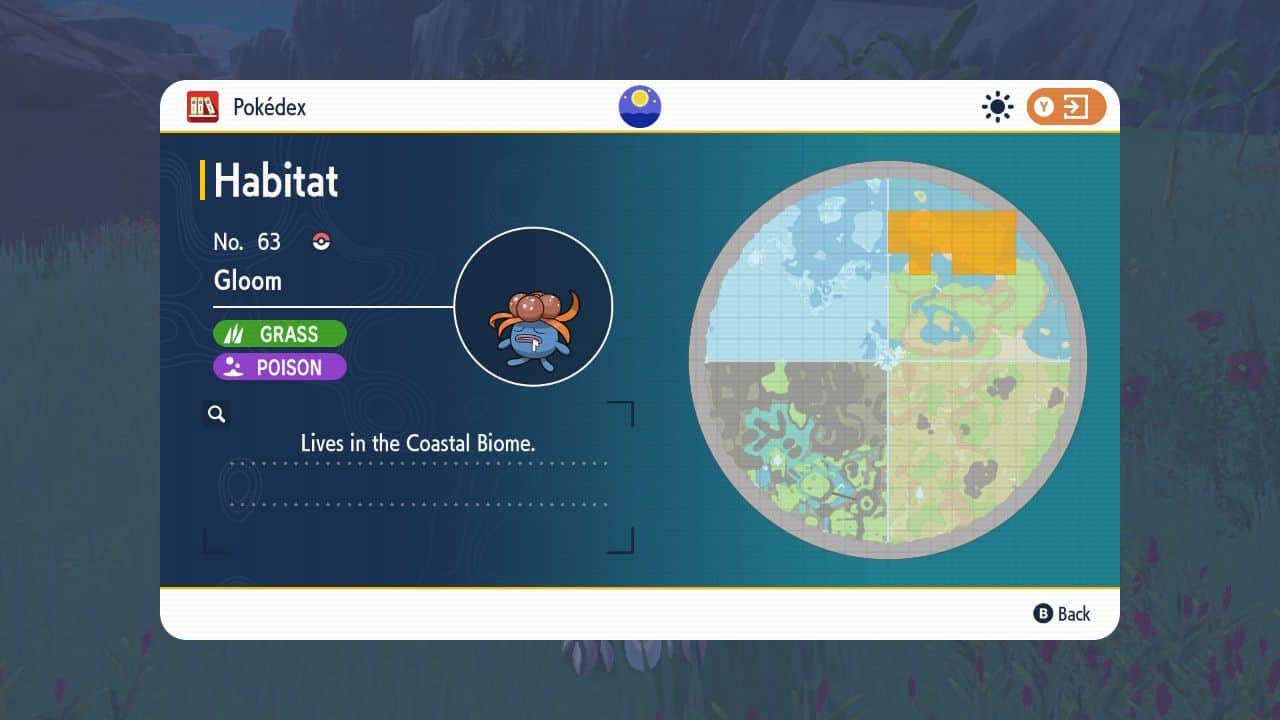Open the circular habitat map
This screenshot has width=1280, height=720.
888,360
